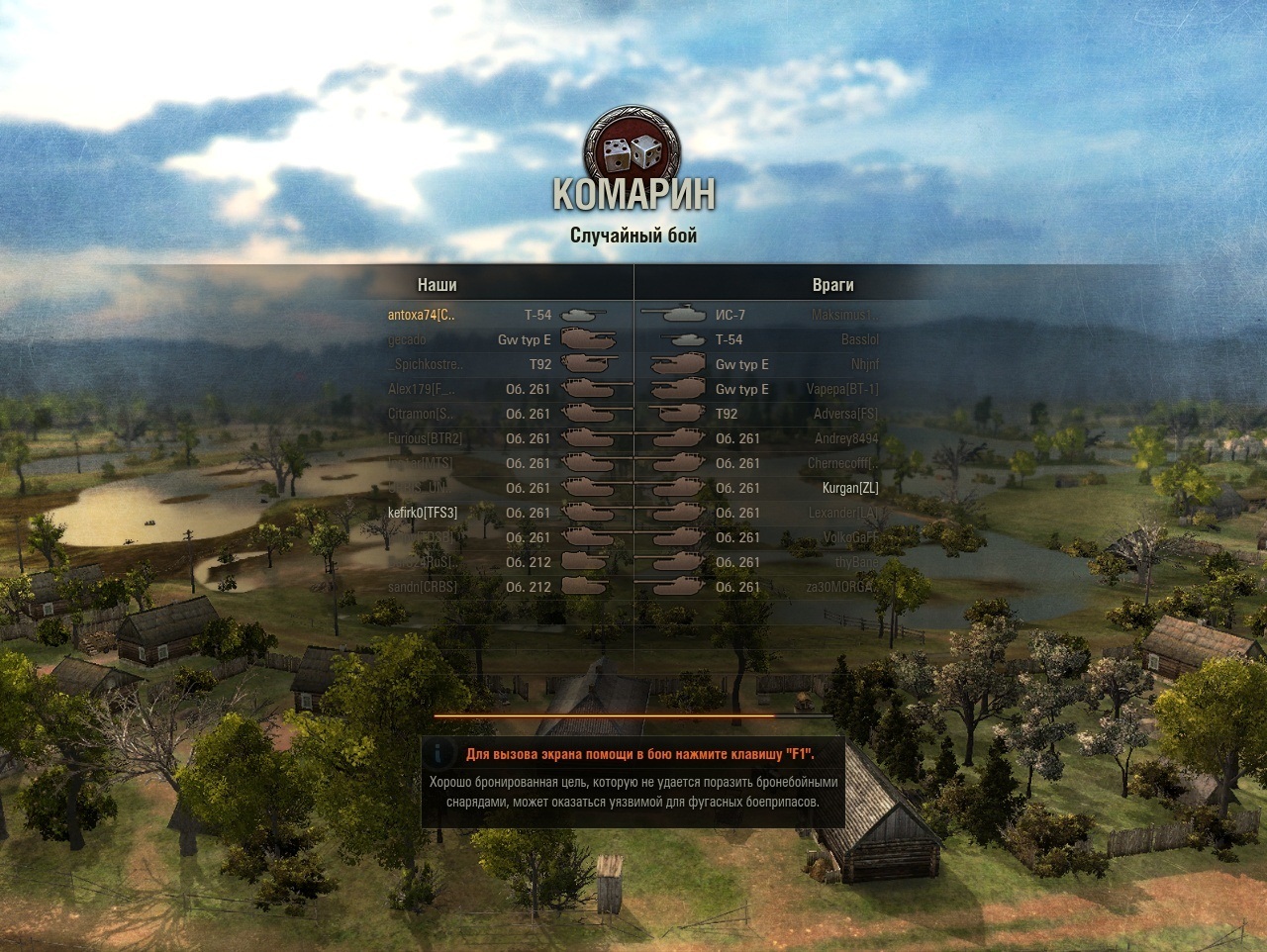Screen dimensions: 1267x952
Task: Select enemy Kurgan[ZL] row
Action: (x=849, y=488)
